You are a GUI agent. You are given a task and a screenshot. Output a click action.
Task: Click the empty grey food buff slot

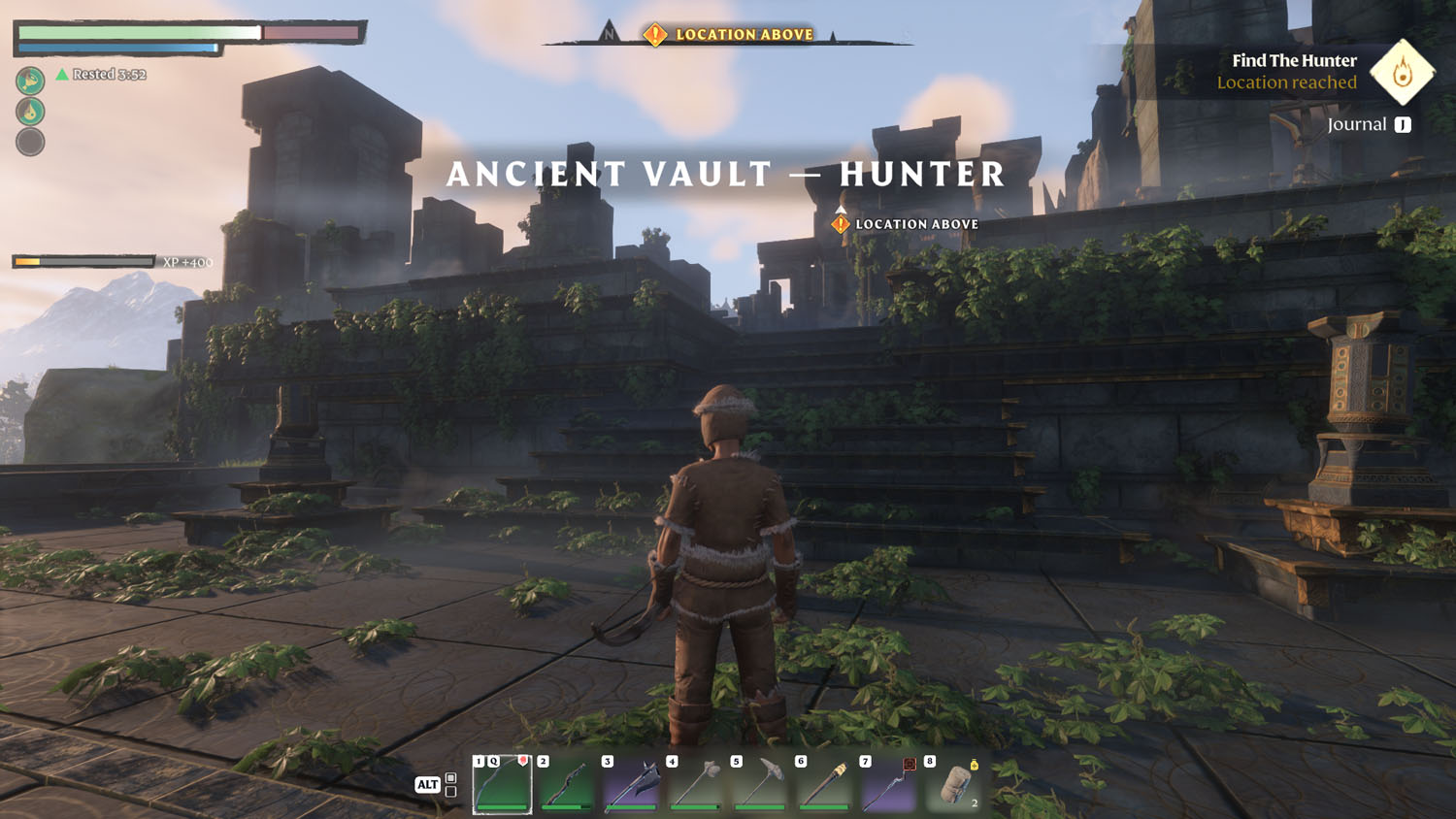[x=30, y=142]
